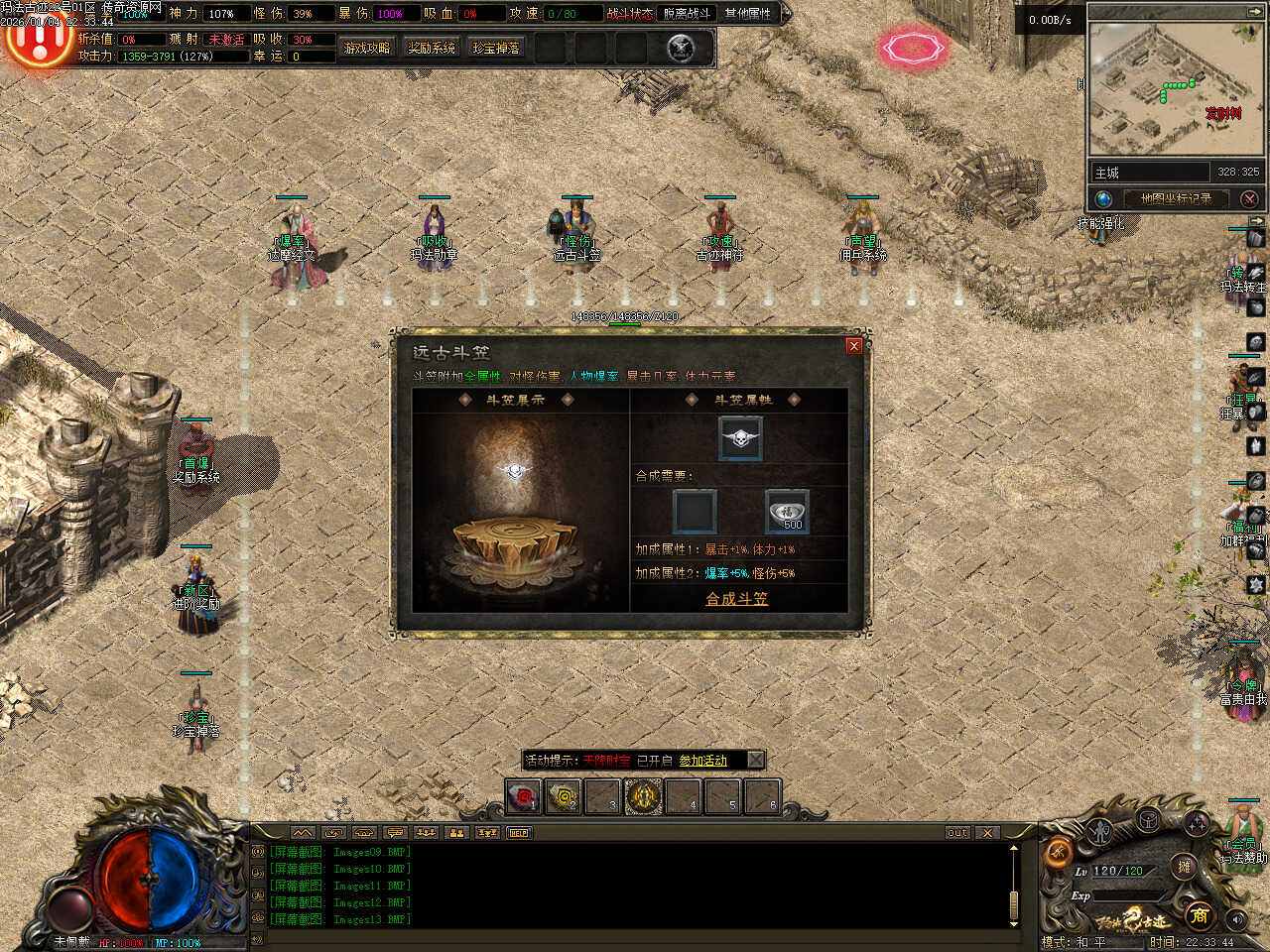Select the material slot showing 500
Viewport: 1270px width, 952px height.
point(787,512)
